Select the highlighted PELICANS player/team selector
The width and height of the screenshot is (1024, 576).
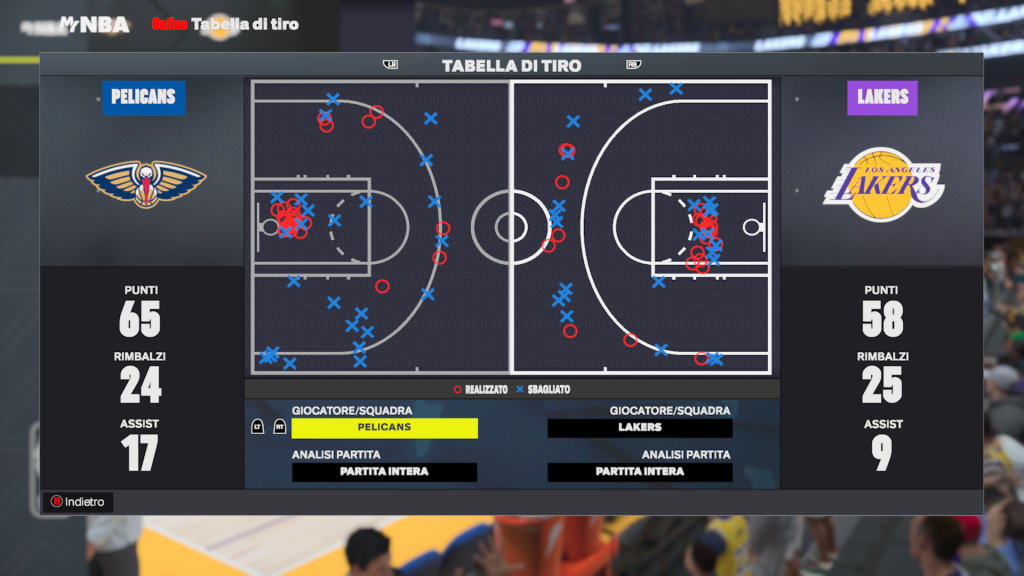point(384,428)
